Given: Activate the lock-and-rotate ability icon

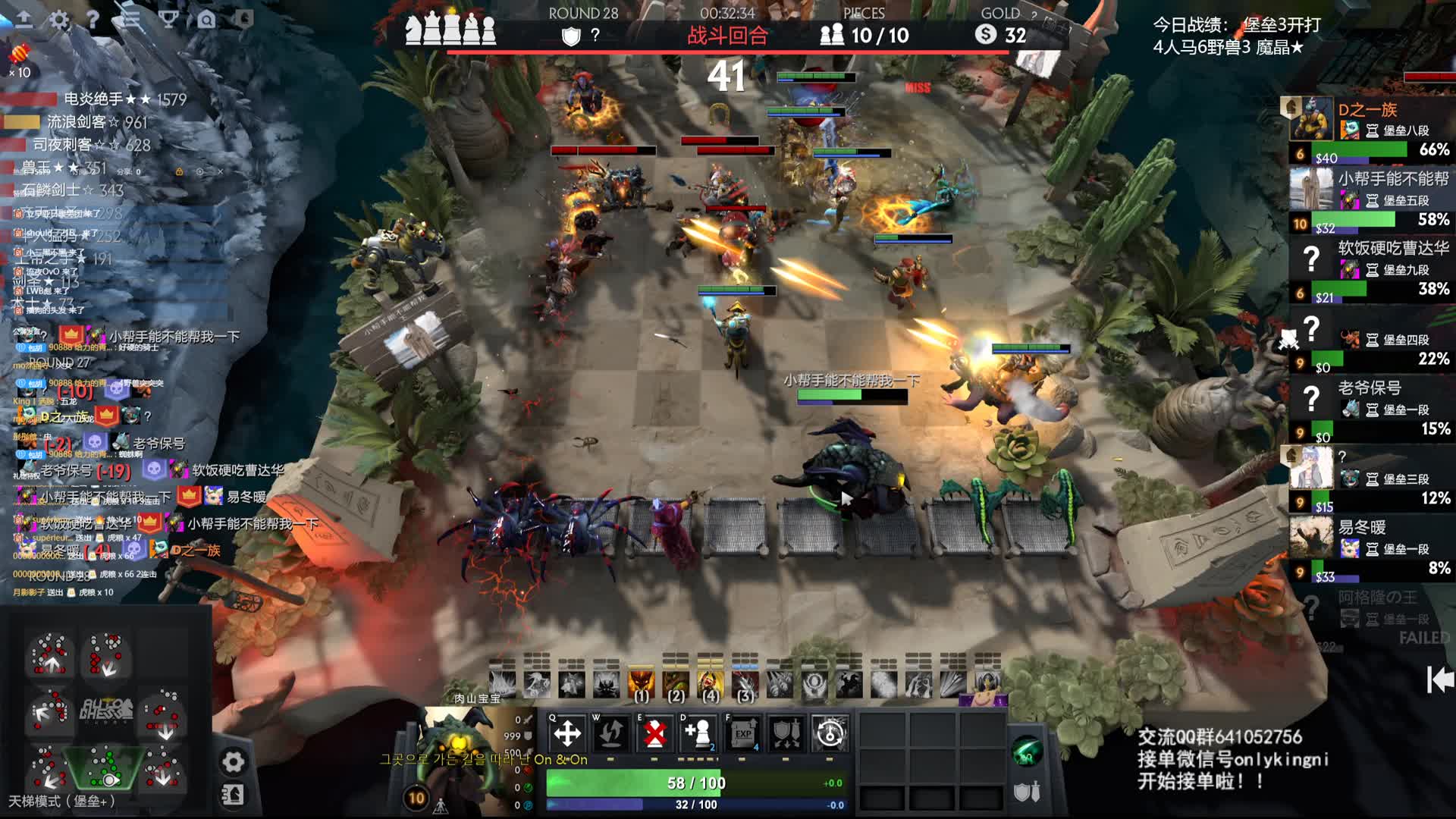Looking at the screenshot, I should click(x=830, y=733).
